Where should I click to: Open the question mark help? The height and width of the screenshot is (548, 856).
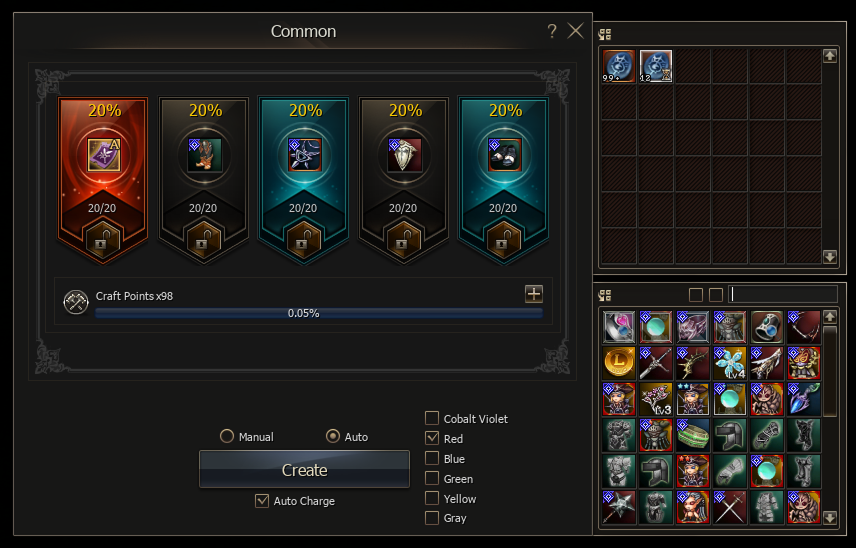(552, 31)
